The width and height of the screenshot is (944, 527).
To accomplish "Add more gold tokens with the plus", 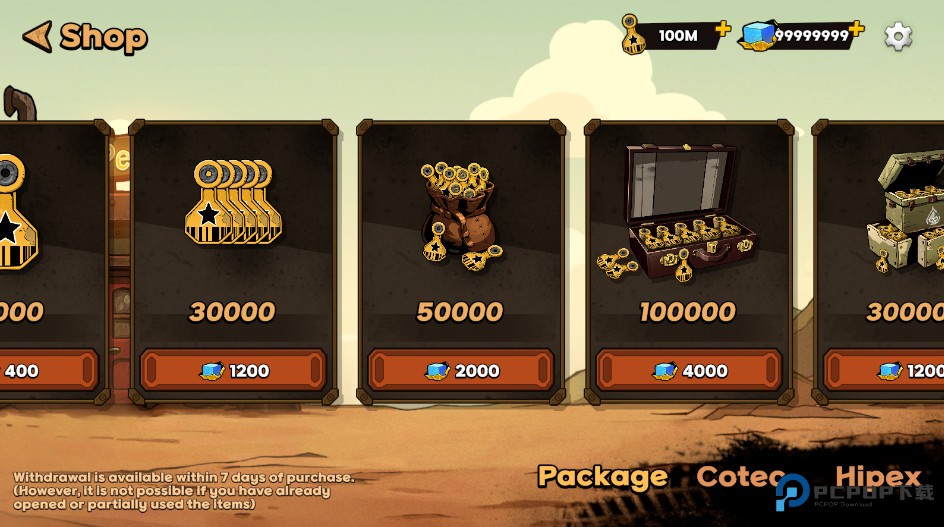I will [722, 29].
